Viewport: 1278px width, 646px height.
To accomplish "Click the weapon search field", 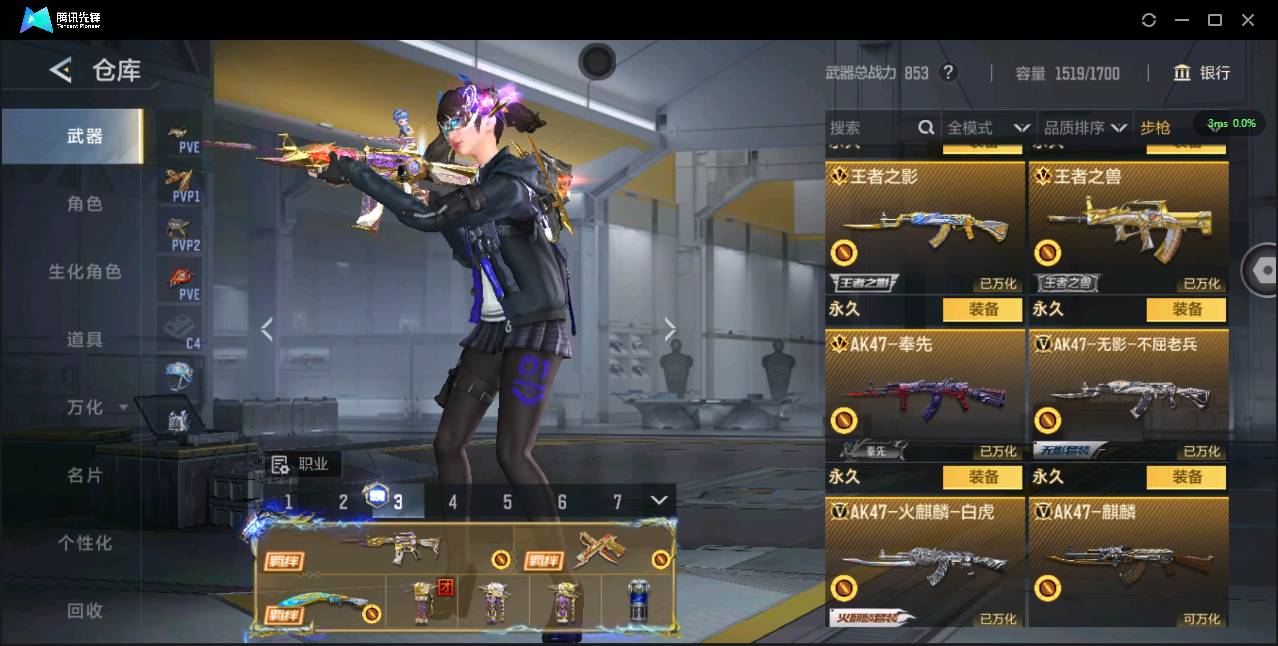I will (x=872, y=128).
